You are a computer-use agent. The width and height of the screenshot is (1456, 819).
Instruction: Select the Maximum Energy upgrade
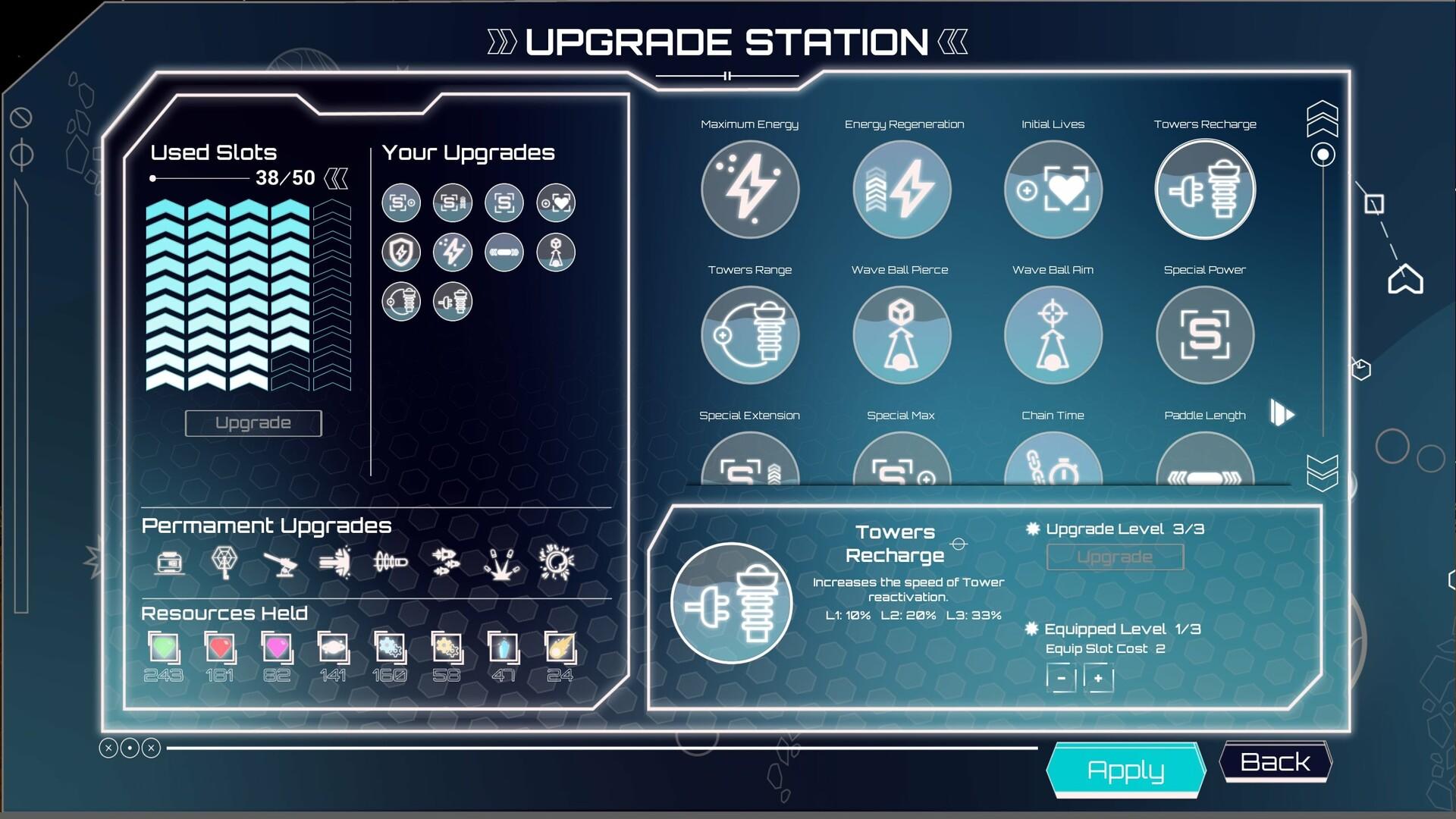750,189
